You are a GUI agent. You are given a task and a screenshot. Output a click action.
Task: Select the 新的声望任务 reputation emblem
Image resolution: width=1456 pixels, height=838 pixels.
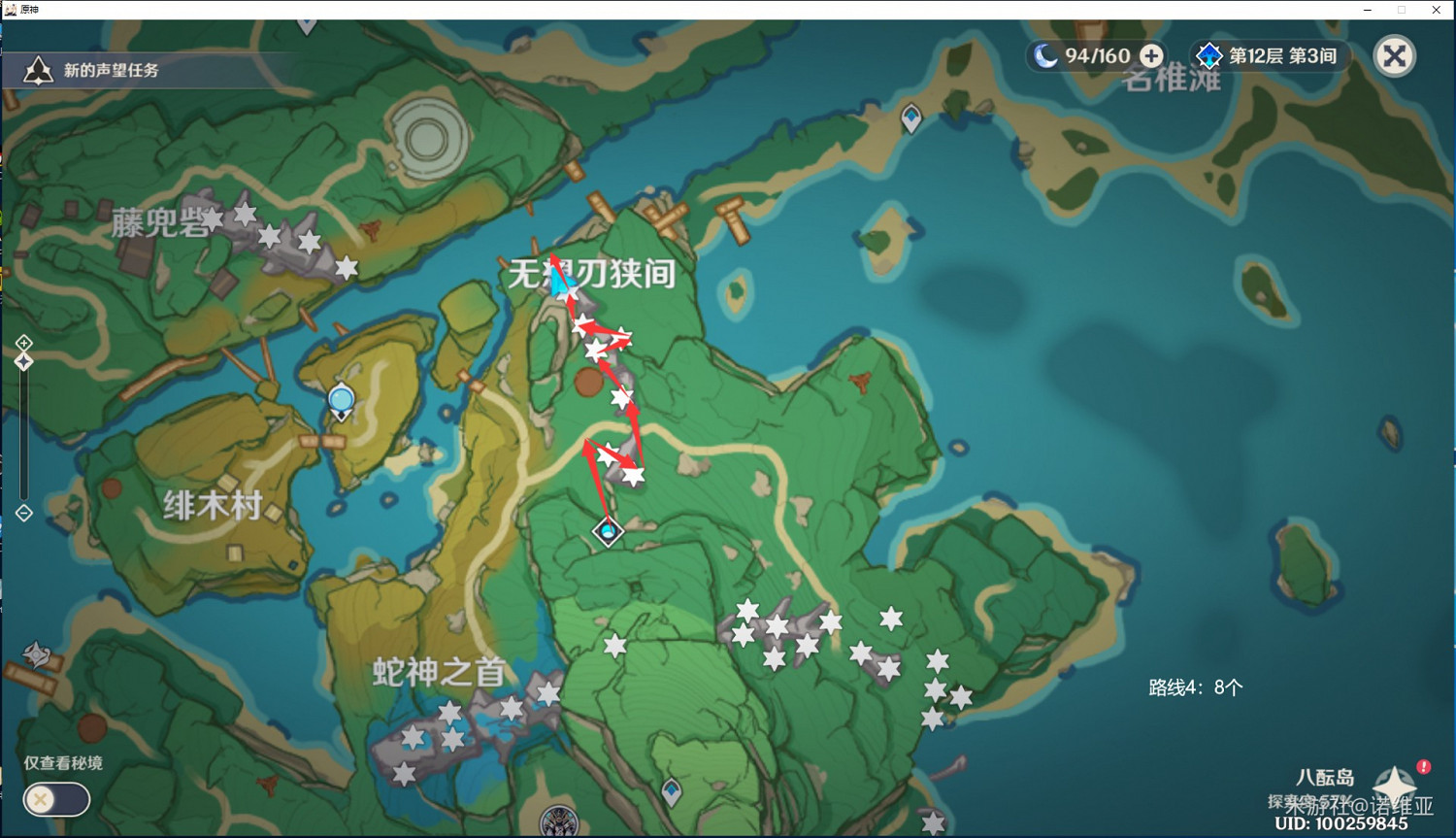[x=37, y=68]
